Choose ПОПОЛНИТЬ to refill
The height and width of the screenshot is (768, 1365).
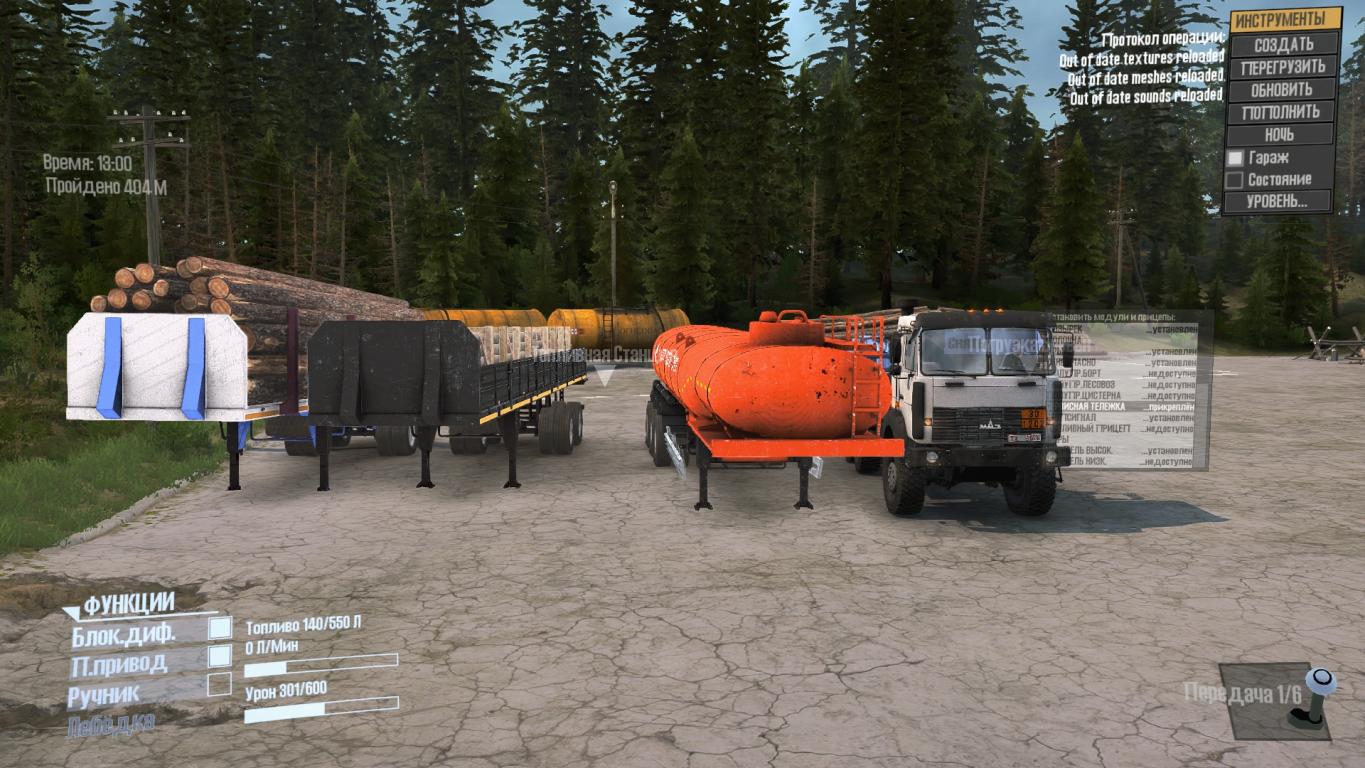[1283, 112]
